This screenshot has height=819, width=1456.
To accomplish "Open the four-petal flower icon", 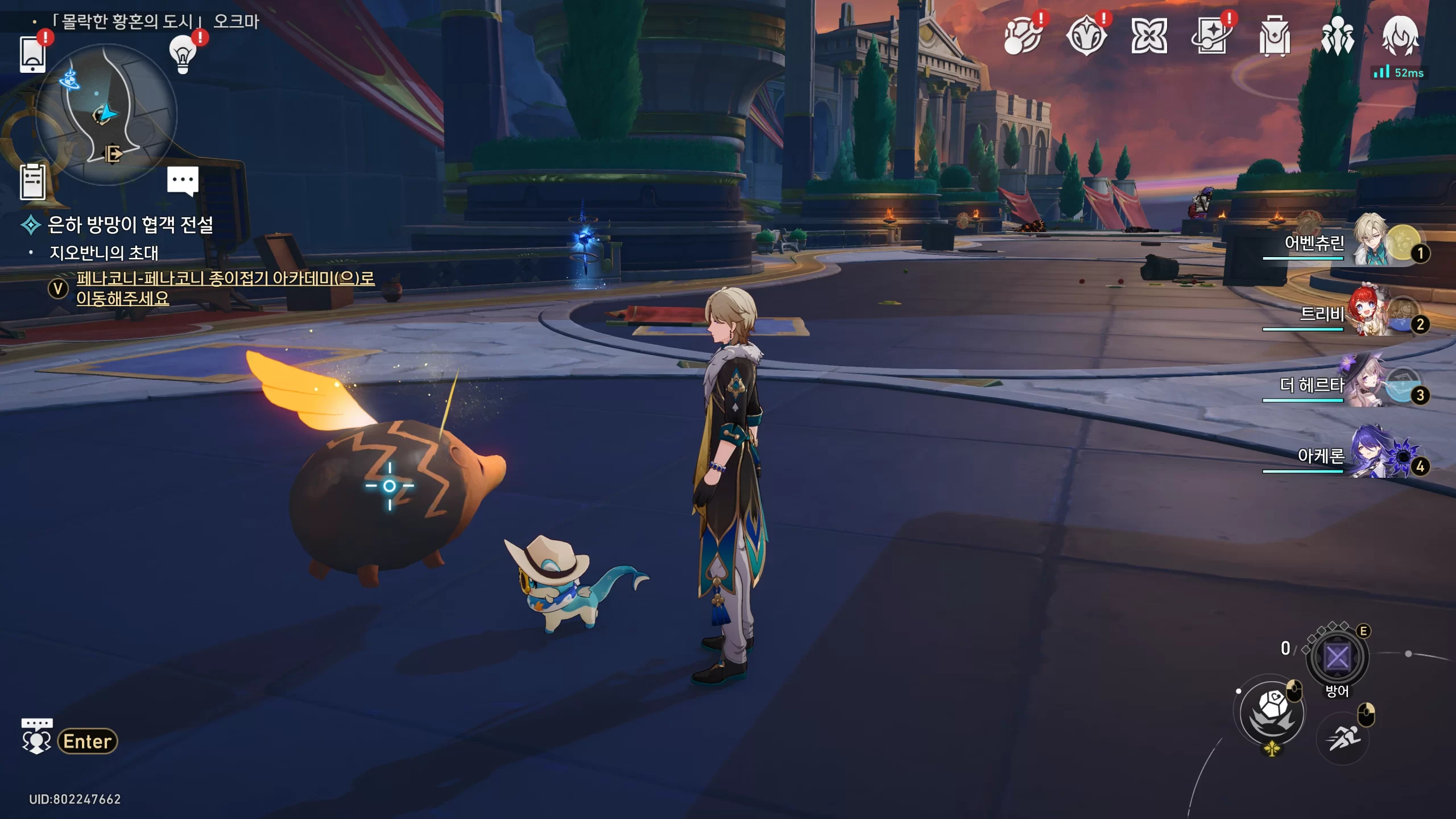I will [1149, 36].
